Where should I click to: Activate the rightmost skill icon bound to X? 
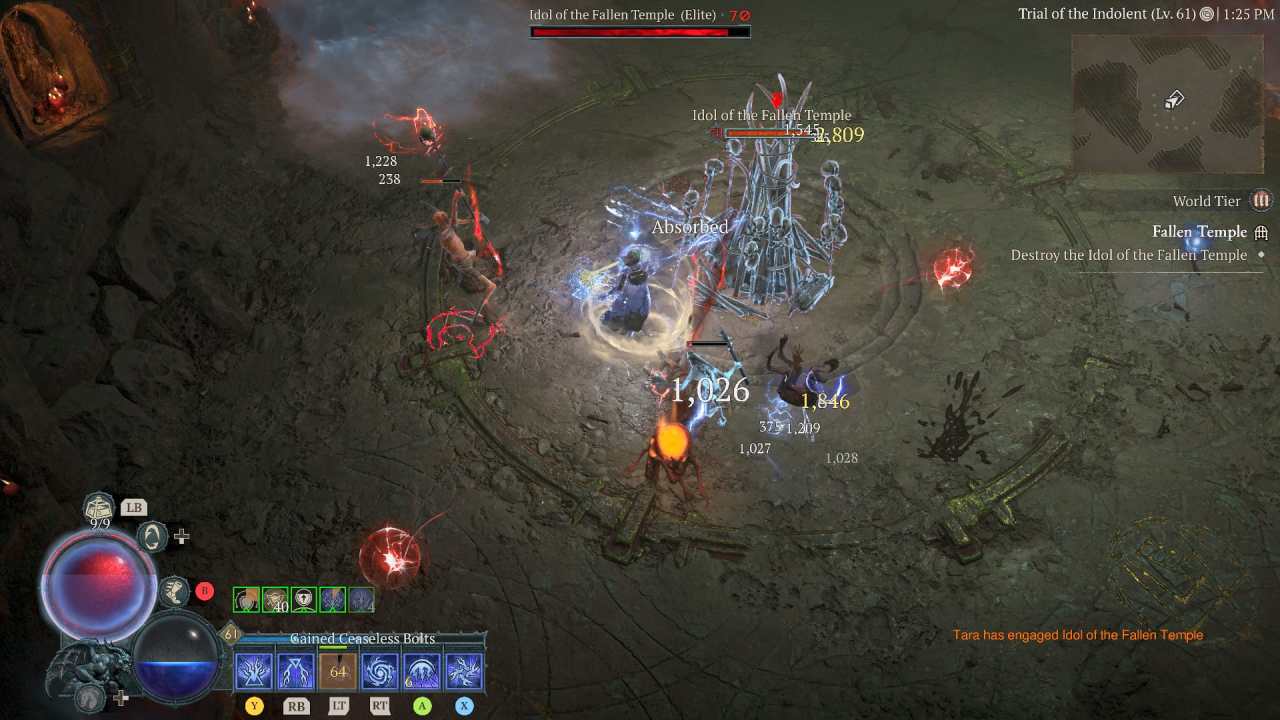pos(464,670)
